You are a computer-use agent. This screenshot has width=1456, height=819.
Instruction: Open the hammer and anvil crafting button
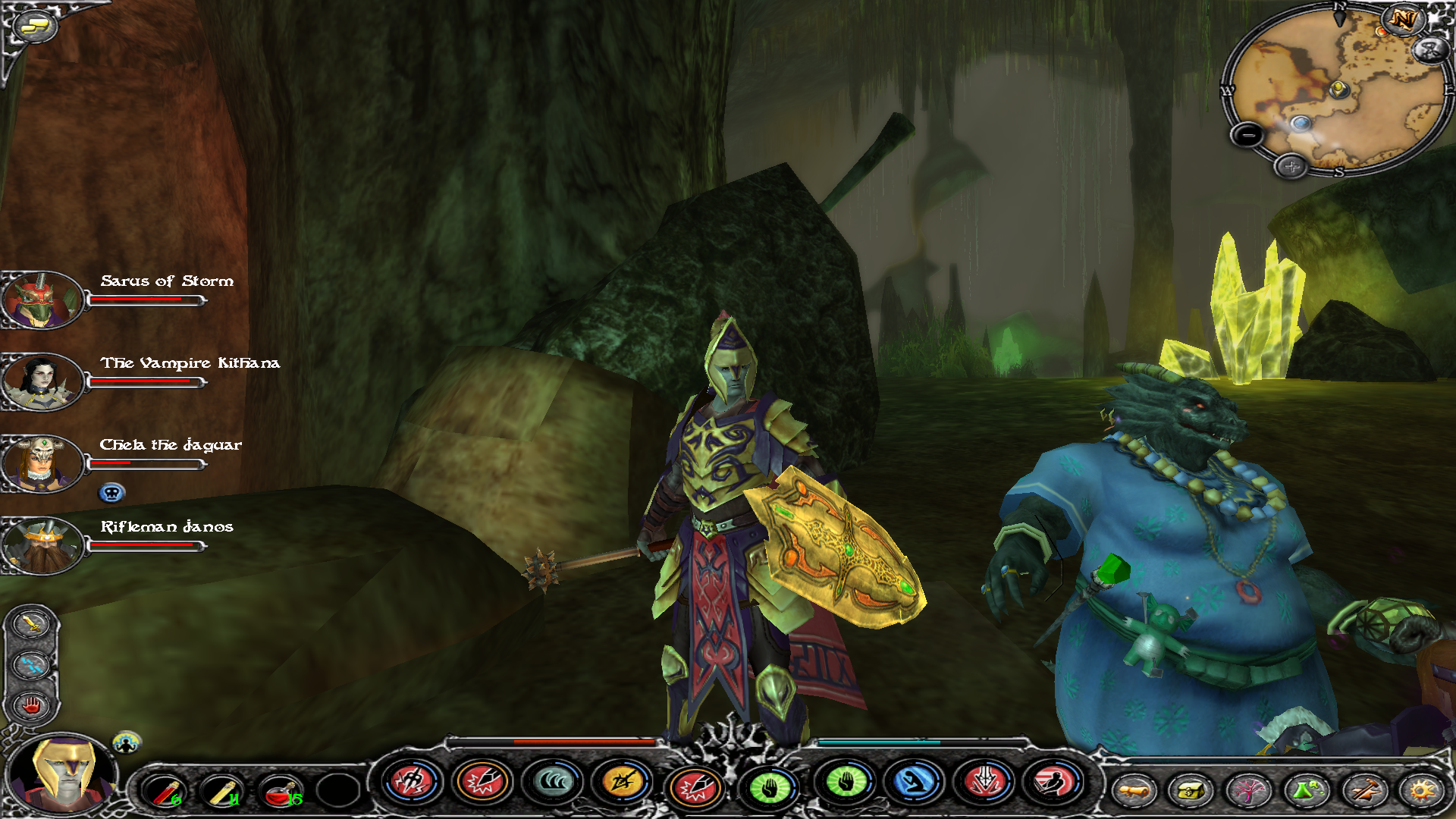1363,791
